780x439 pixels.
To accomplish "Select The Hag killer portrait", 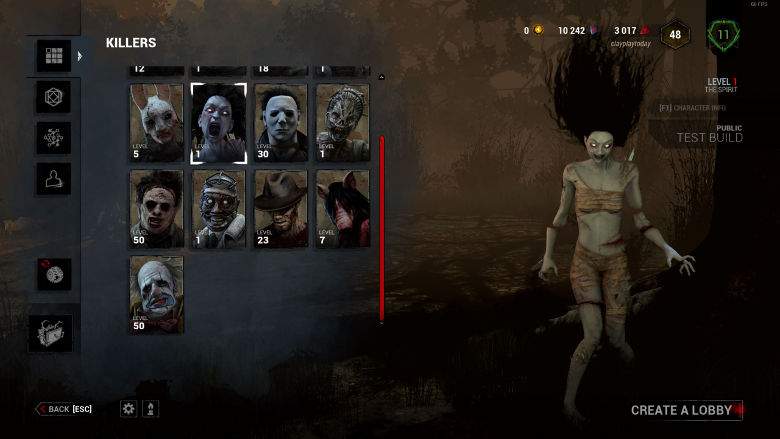I will pos(343,123).
